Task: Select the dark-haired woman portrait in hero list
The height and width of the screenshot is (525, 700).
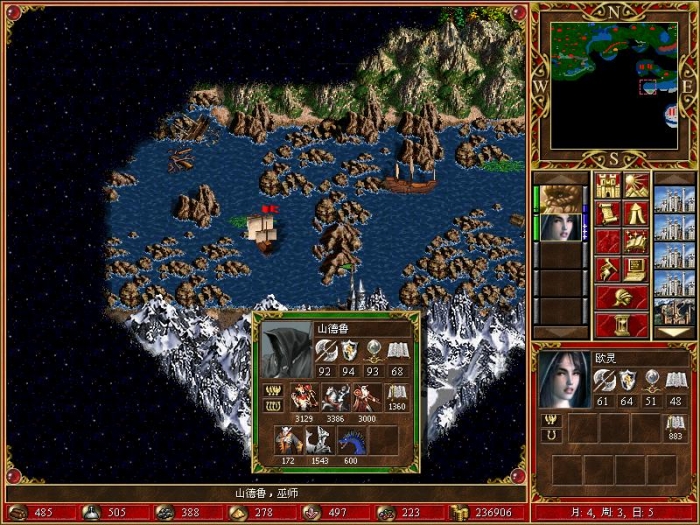Action: pos(562,226)
